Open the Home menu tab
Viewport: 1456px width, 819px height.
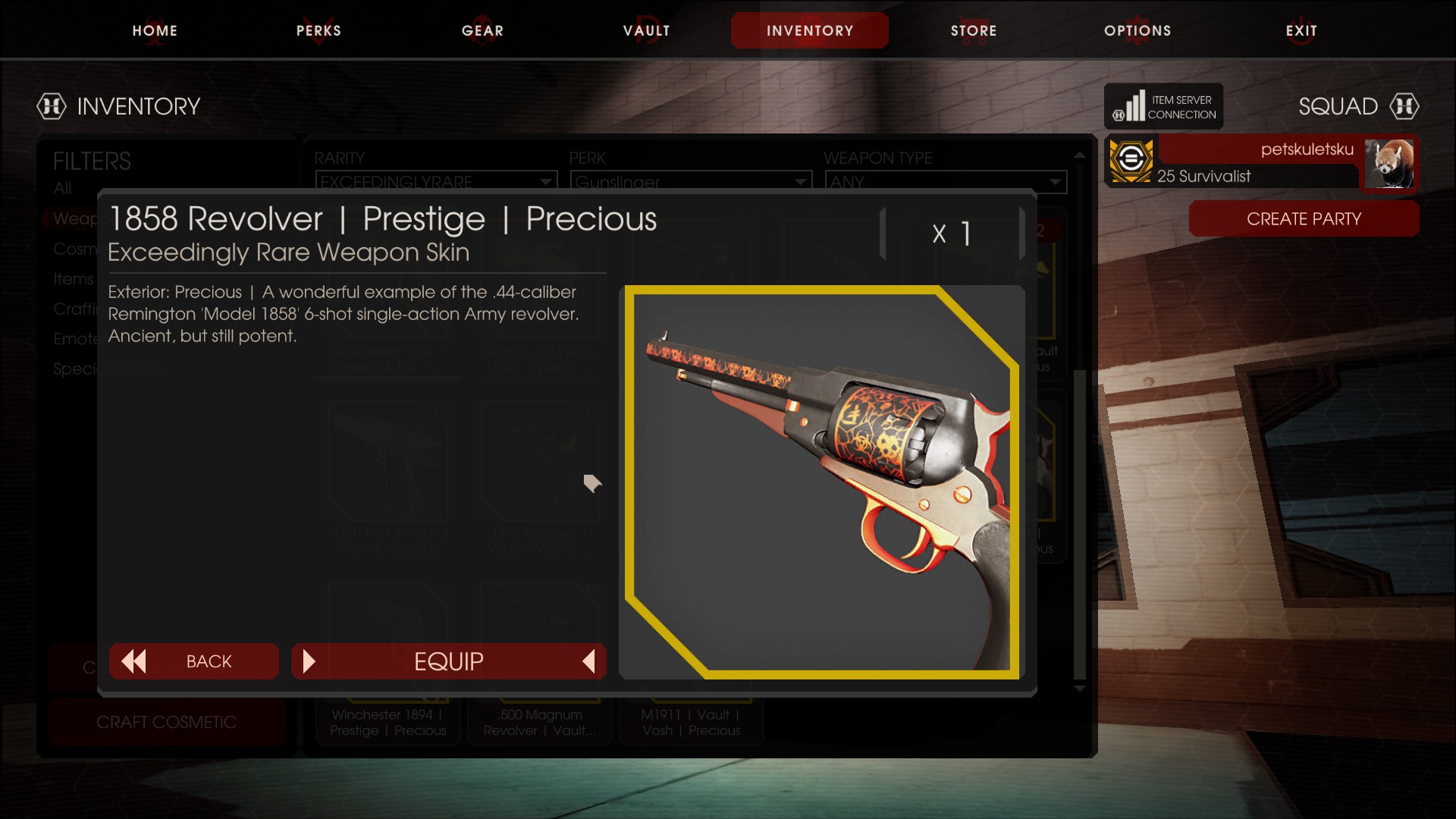pyautogui.click(x=155, y=30)
